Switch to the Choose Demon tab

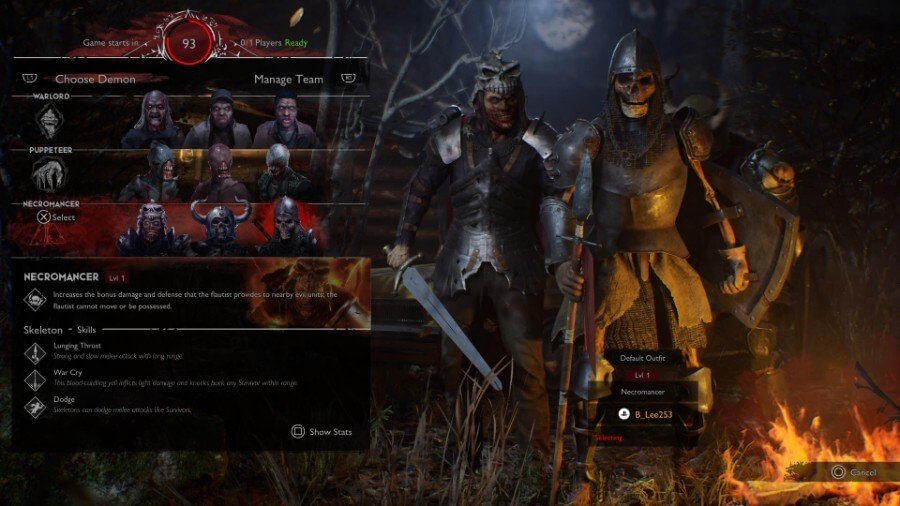95,79
